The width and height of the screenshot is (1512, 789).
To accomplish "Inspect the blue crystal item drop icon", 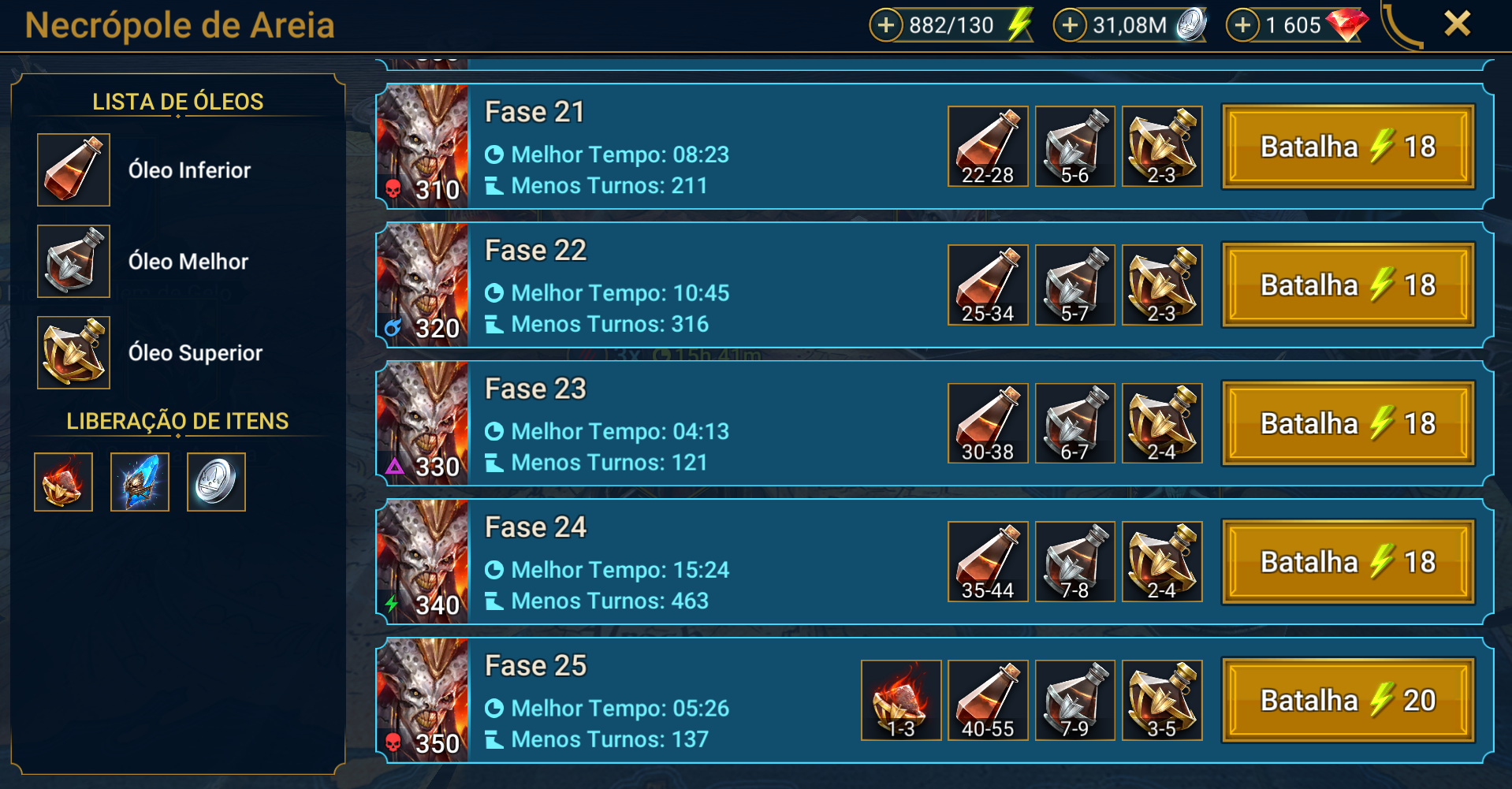I will point(140,482).
